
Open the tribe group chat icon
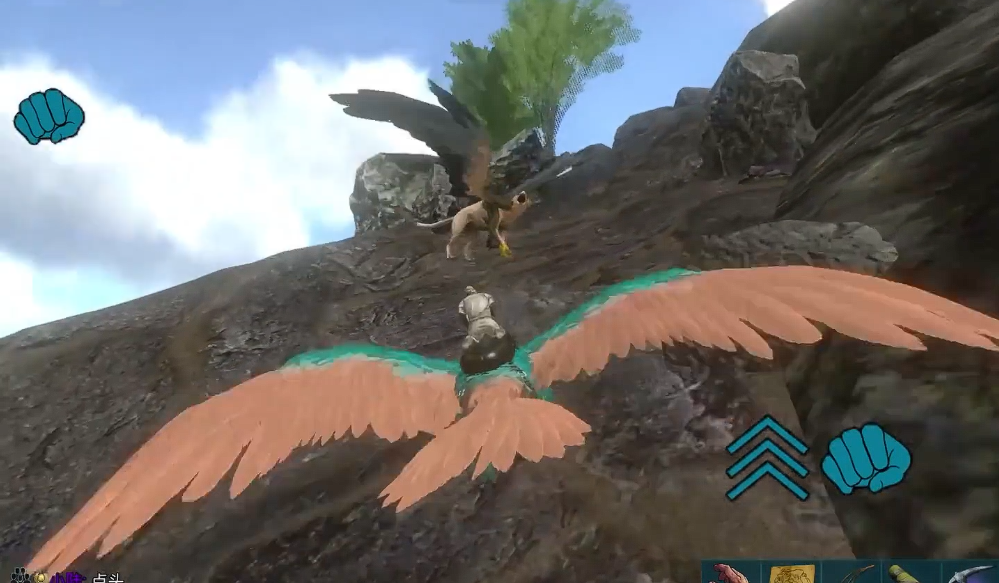pos(20,576)
